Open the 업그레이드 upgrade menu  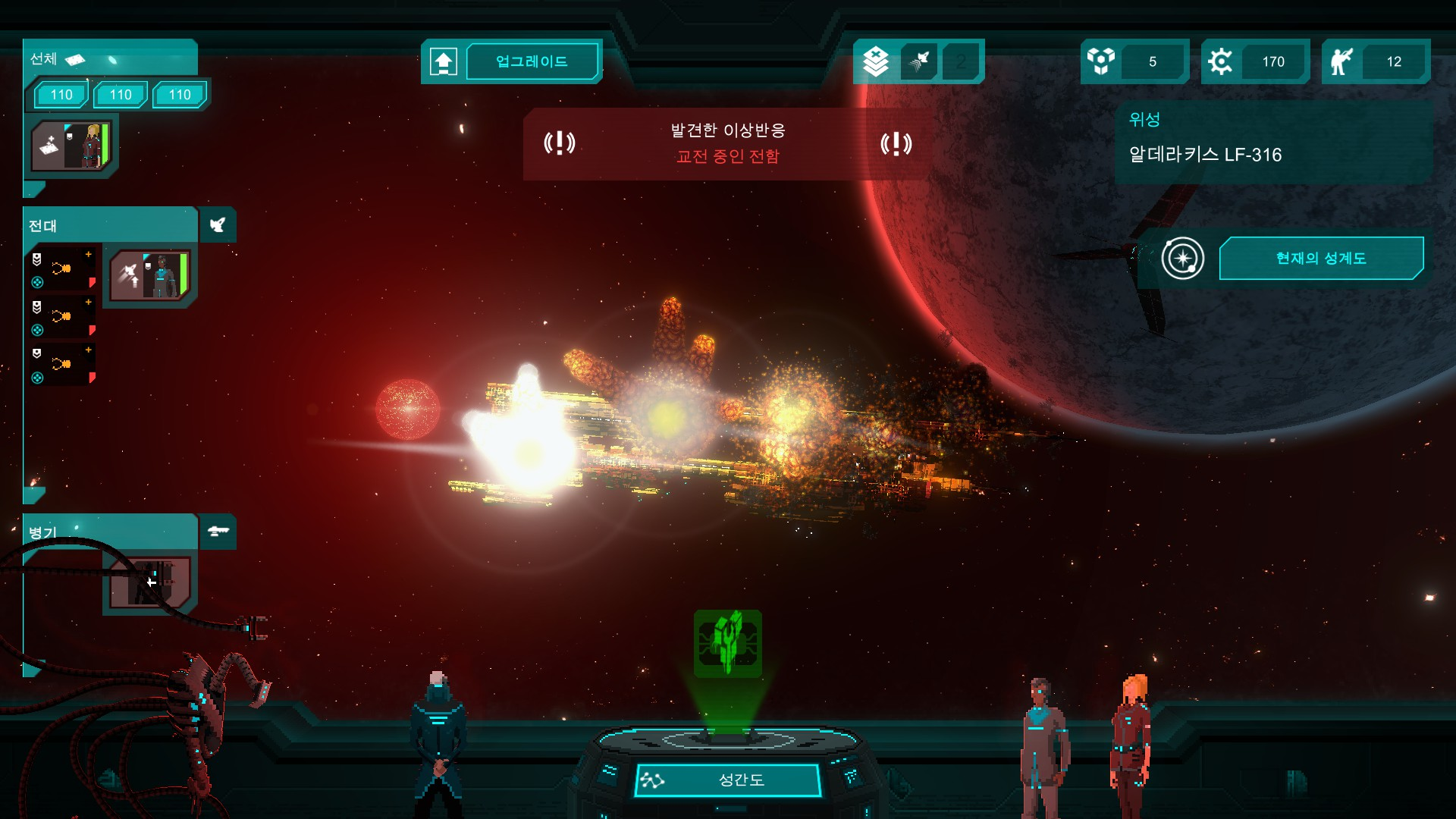coord(532,61)
